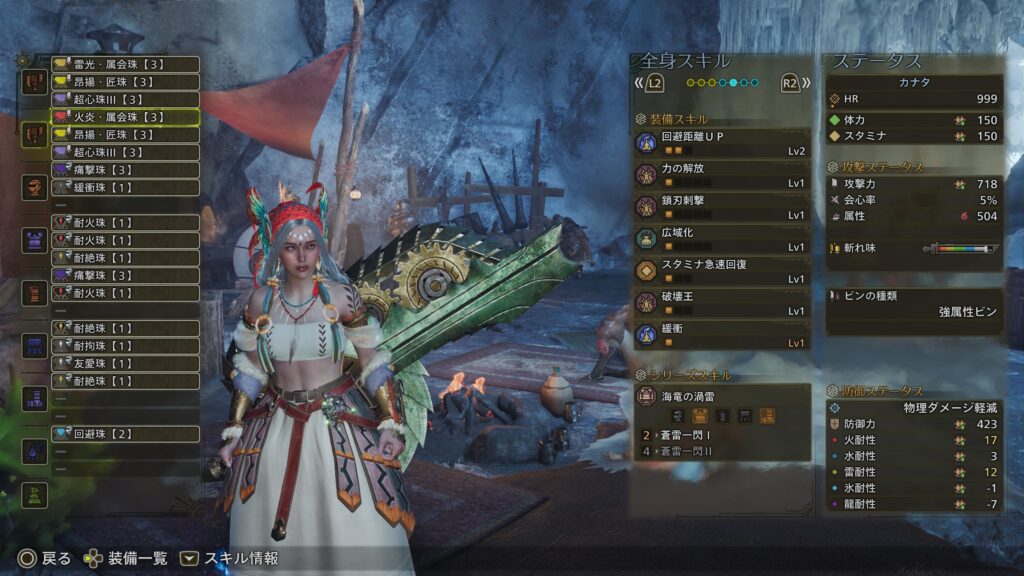Select the 蒼雷一閃 II set bonus row
Viewport: 1024px width, 576px height.
(721, 451)
